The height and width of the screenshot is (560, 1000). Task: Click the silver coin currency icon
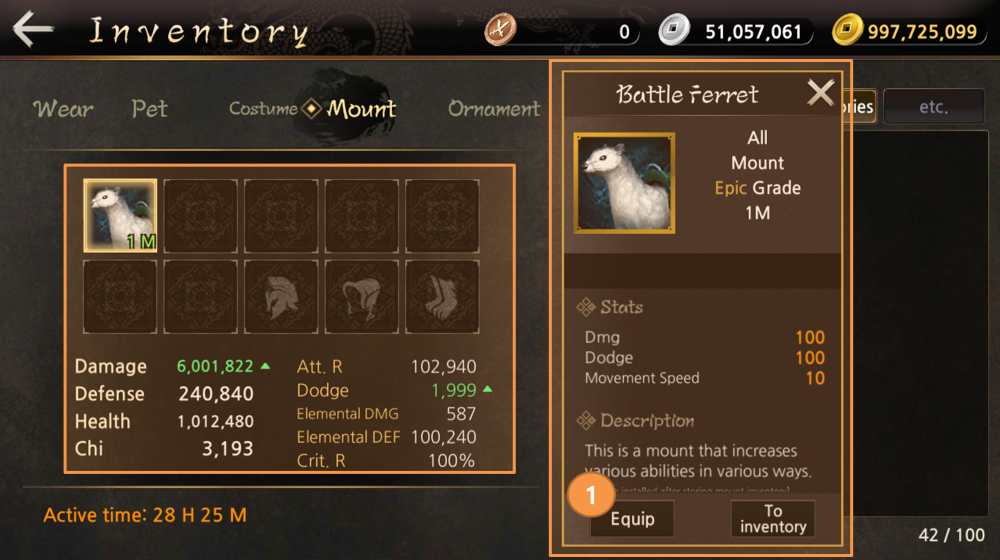coord(674,31)
